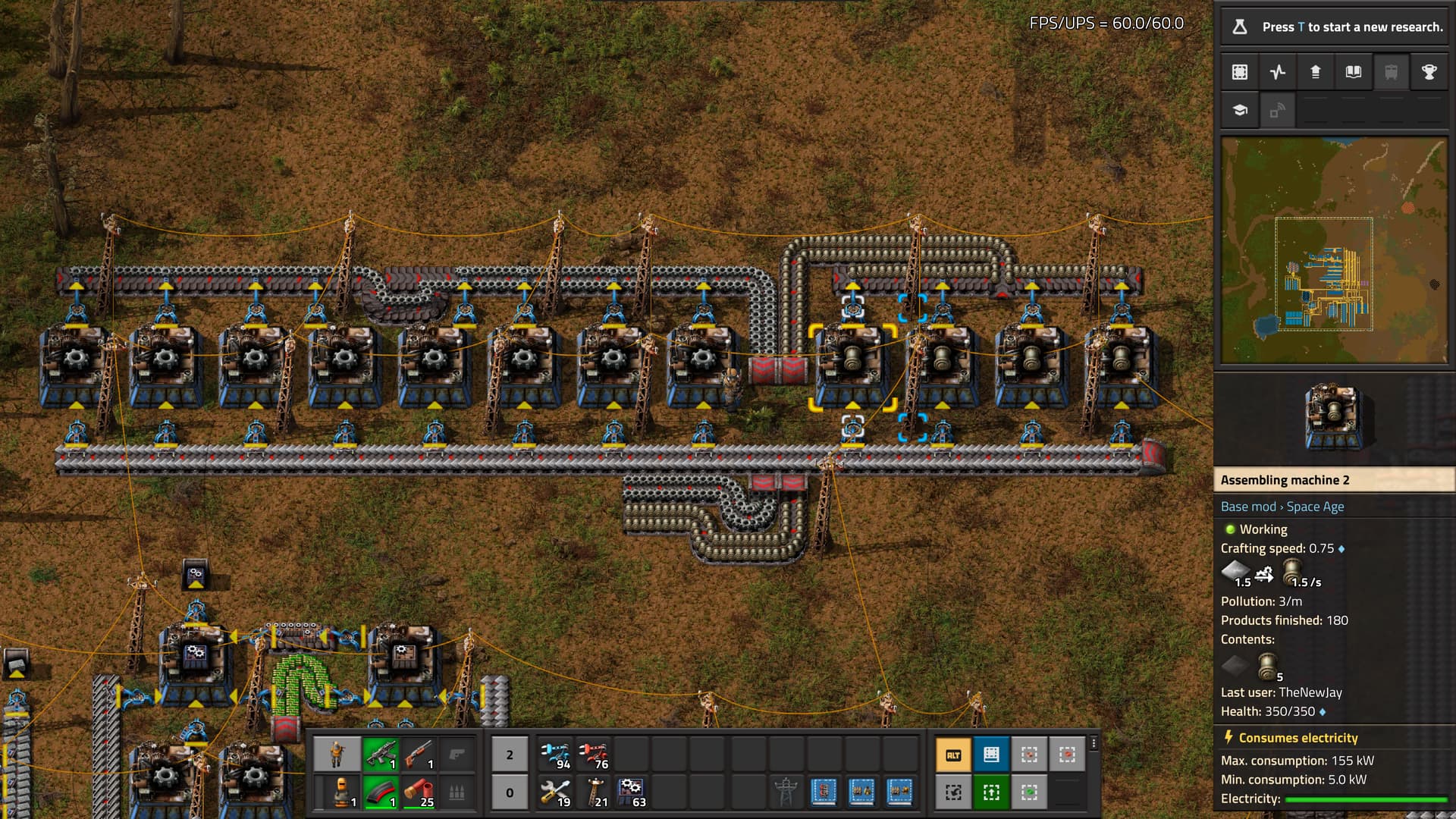Viewport: 1456px width, 819px height.
Task: Choose the blue inserter stack of 94
Action: (x=556, y=755)
